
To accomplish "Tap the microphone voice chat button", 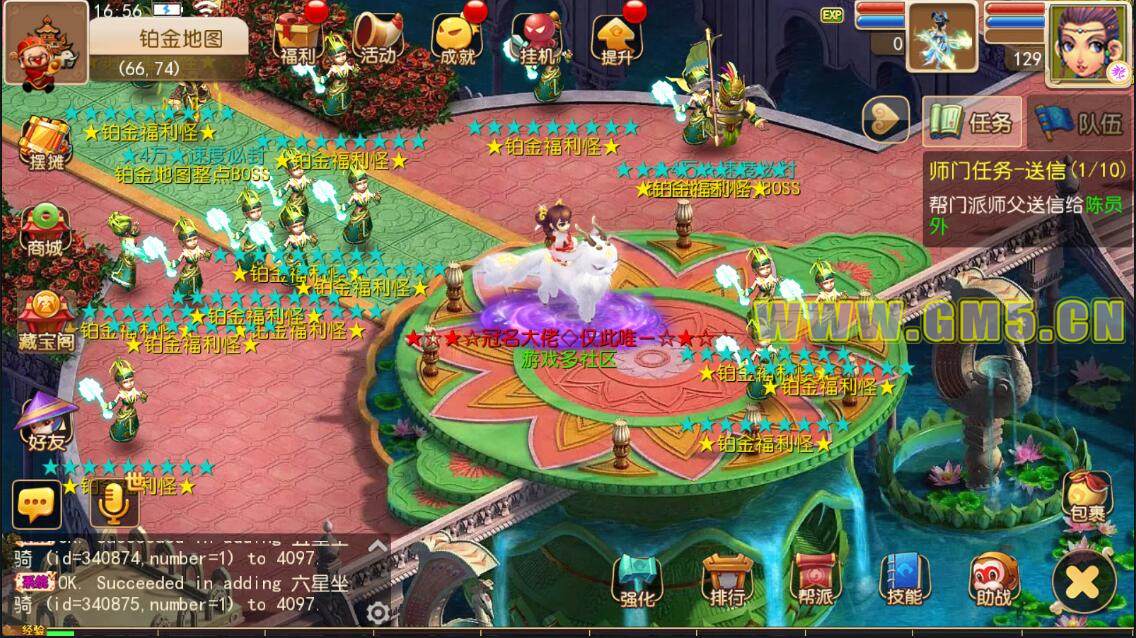I will [x=114, y=504].
